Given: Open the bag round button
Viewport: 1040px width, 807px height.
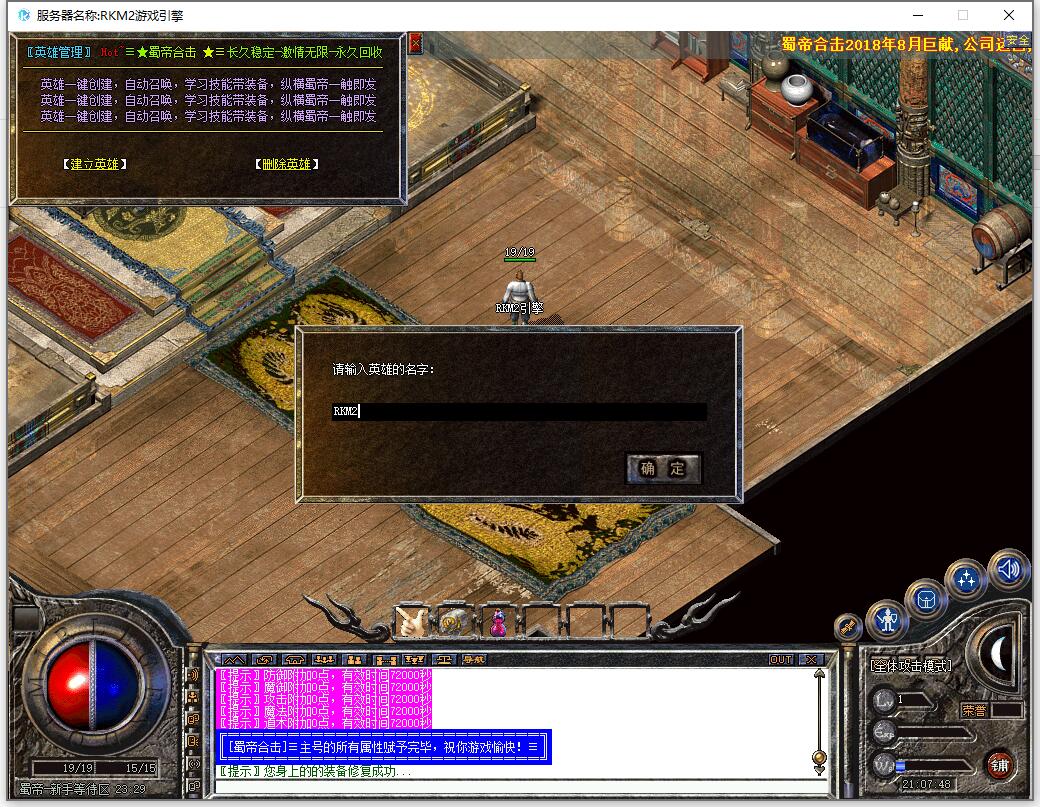Looking at the screenshot, I should click(925, 599).
